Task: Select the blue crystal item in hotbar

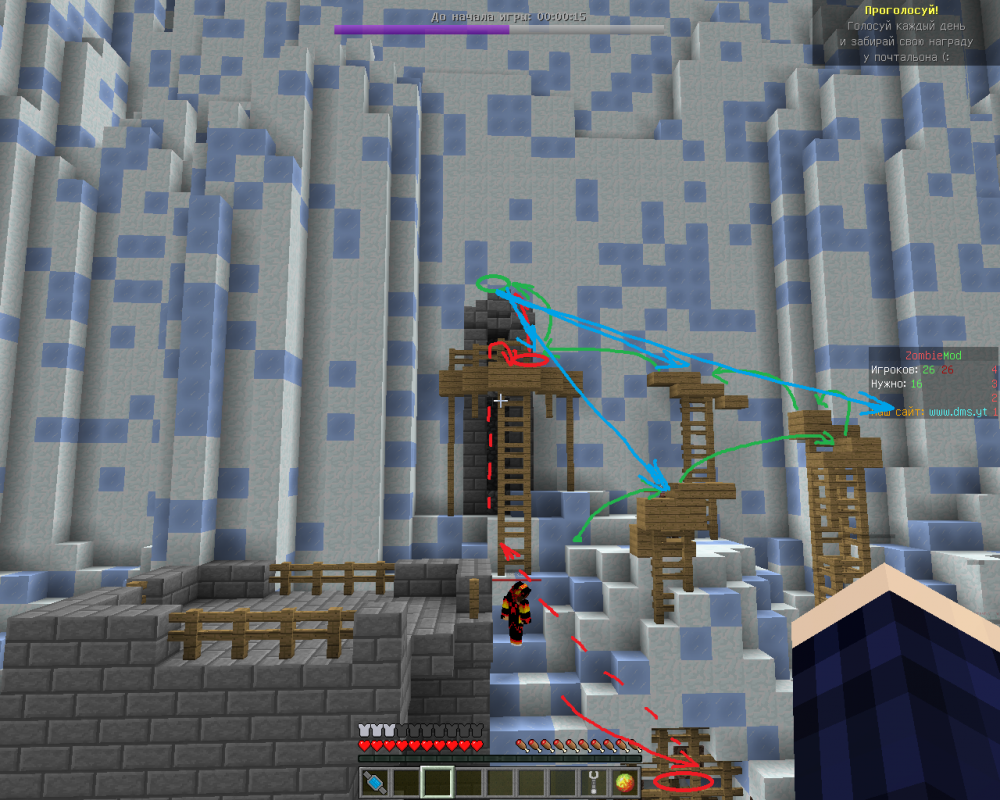Action: (374, 782)
